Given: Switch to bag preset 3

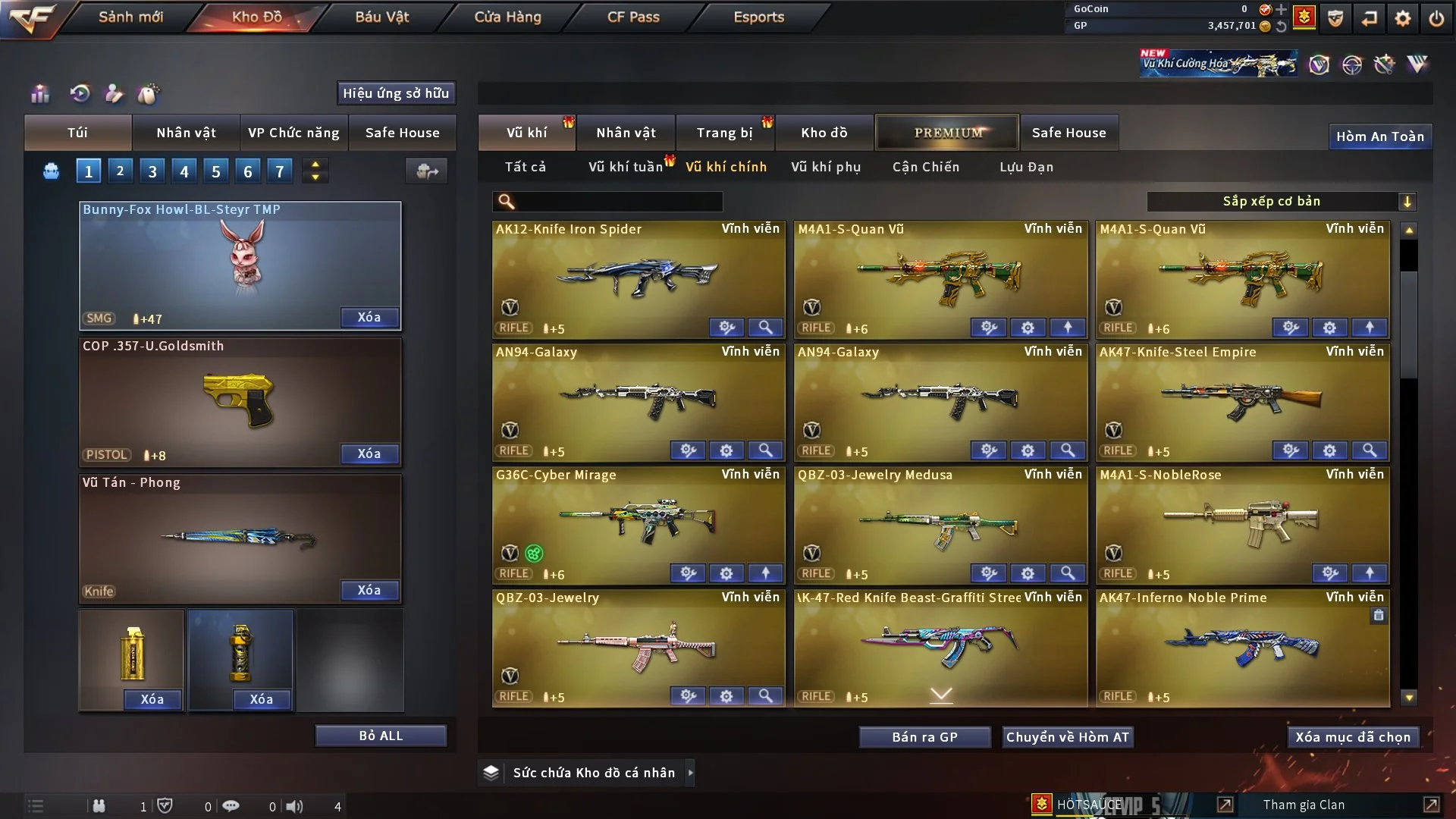Looking at the screenshot, I should (x=152, y=171).
